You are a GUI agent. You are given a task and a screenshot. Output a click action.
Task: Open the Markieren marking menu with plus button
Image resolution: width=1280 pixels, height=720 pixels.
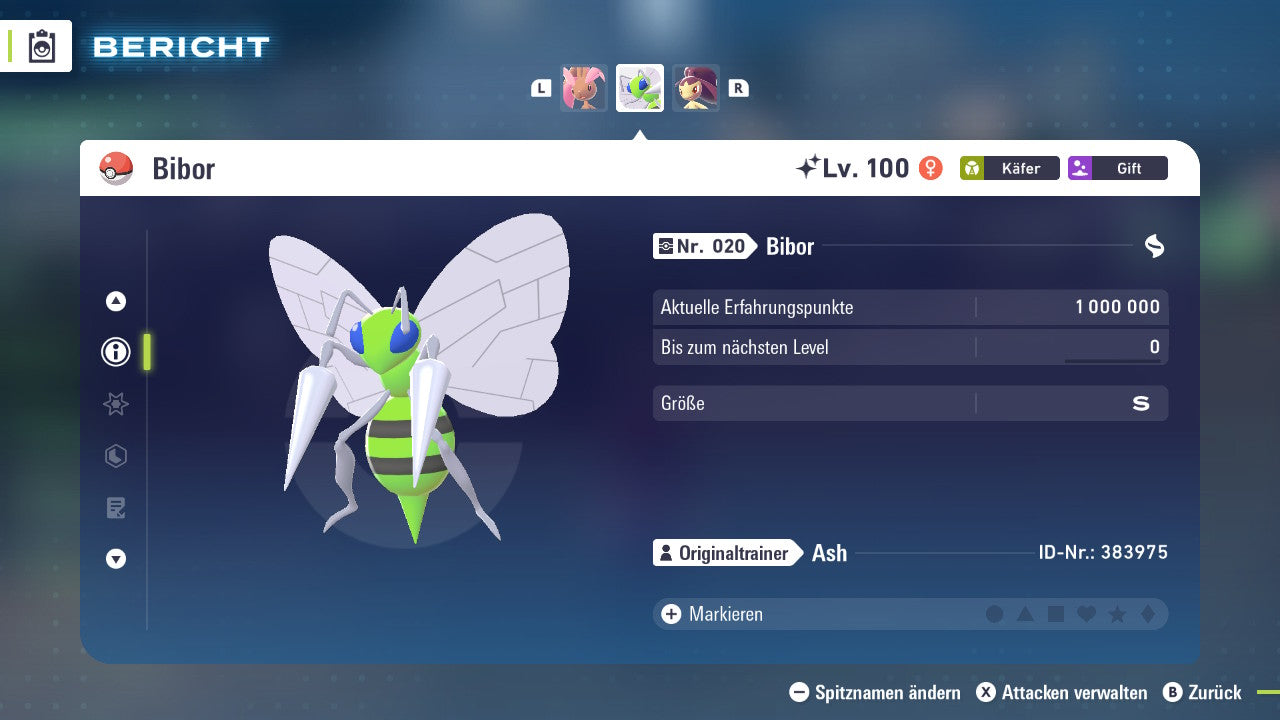click(x=670, y=613)
